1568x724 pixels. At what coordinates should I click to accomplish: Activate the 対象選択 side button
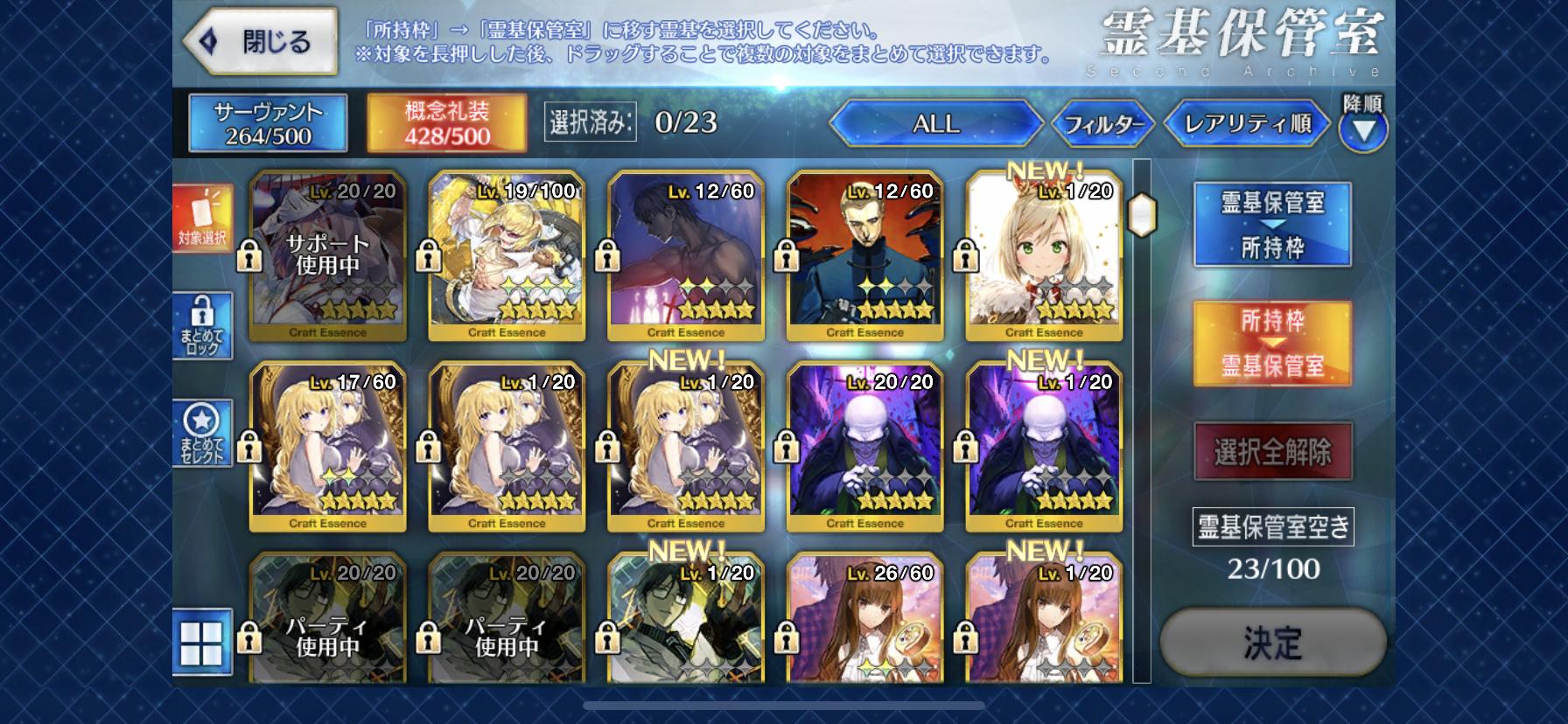[x=203, y=219]
